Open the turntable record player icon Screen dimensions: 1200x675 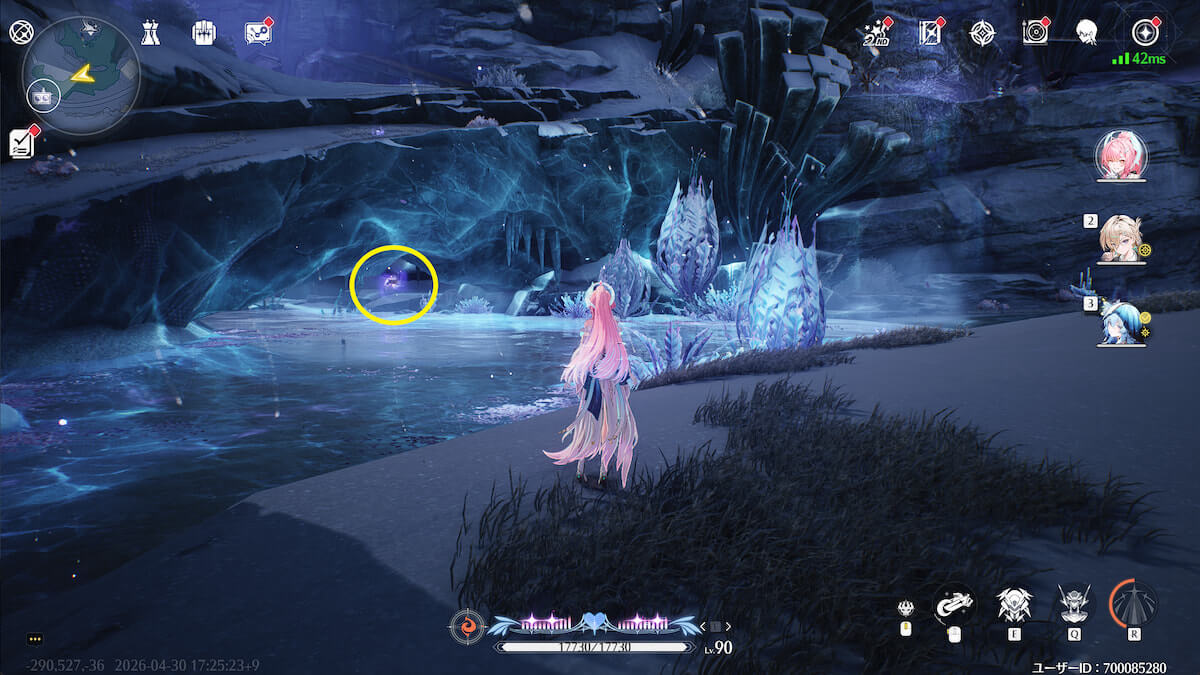point(1035,33)
